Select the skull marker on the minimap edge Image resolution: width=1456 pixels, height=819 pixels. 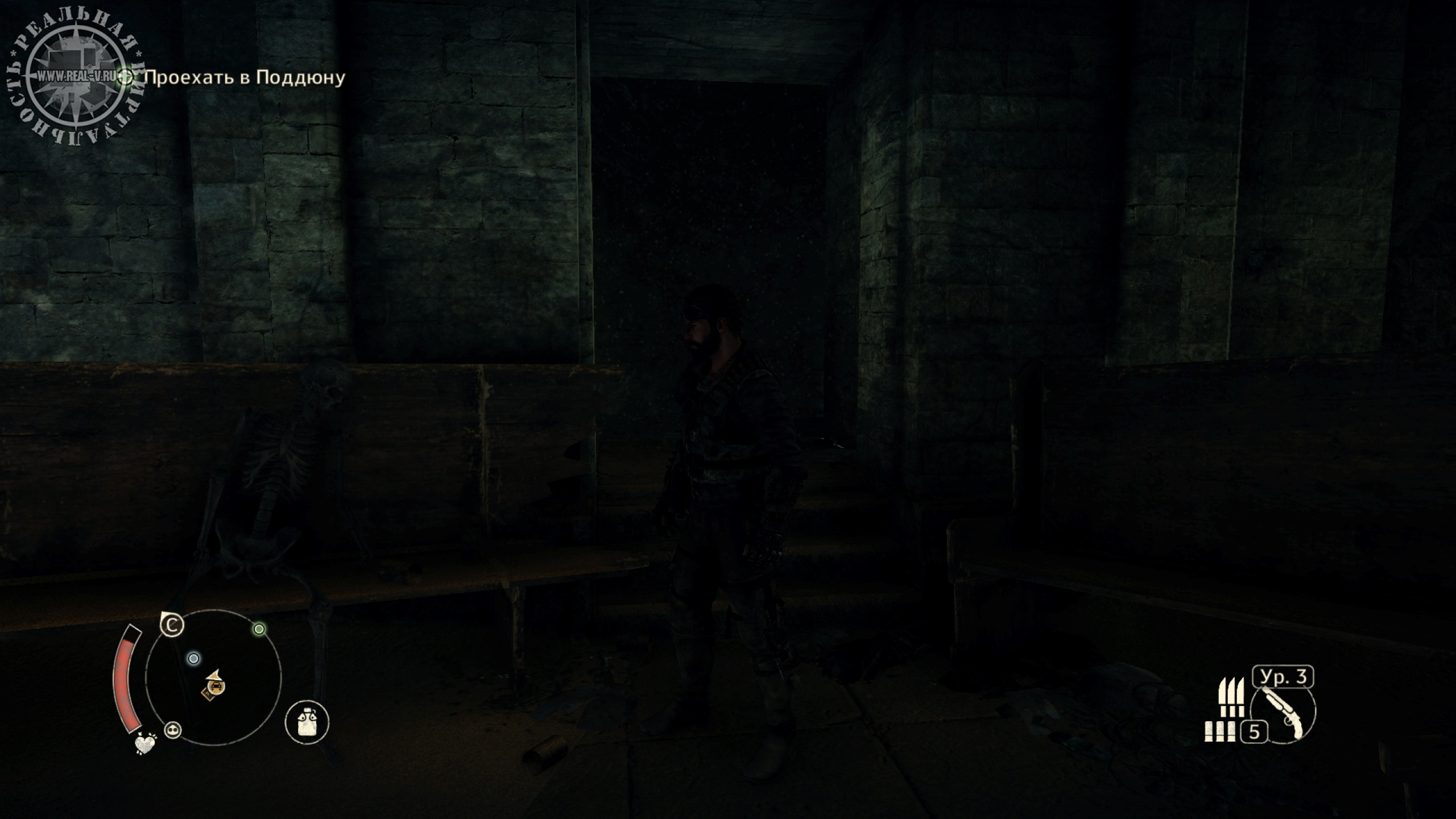(x=172, y=730)
